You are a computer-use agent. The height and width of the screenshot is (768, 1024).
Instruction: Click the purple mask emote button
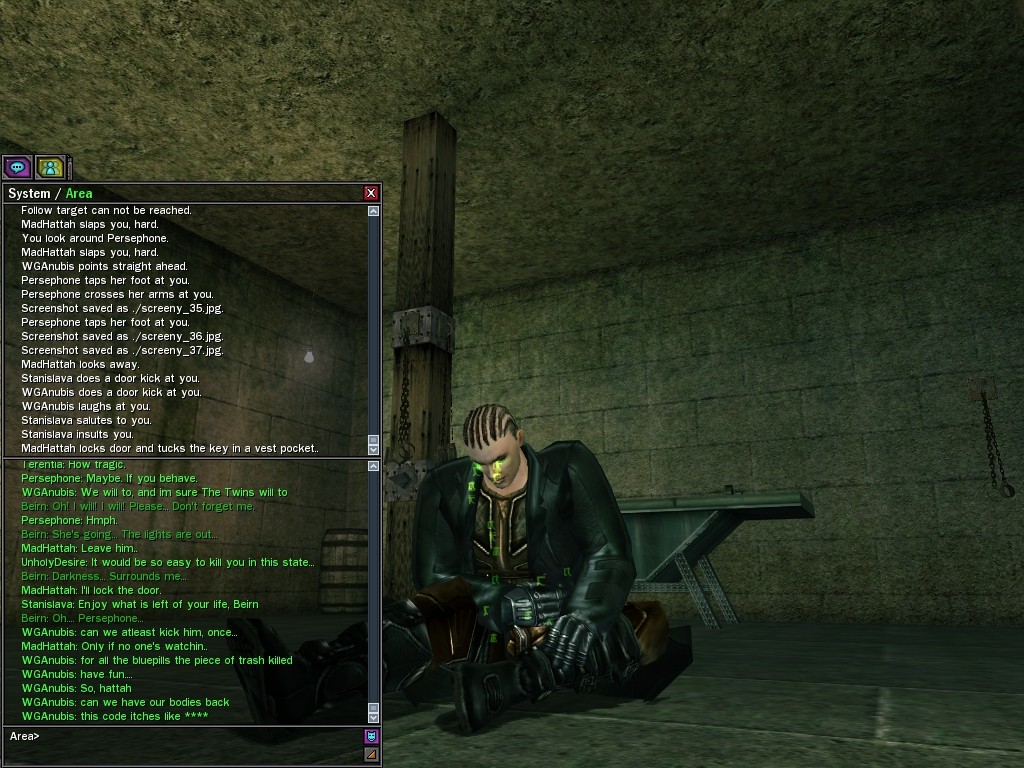(x=372, y=737)
